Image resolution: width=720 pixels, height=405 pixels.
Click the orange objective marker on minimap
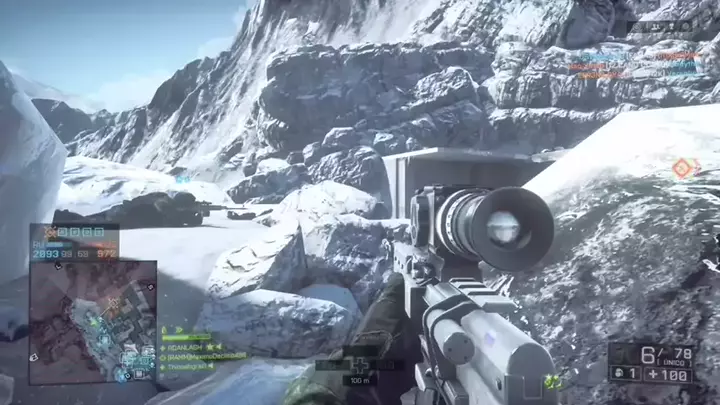[112, 302]
